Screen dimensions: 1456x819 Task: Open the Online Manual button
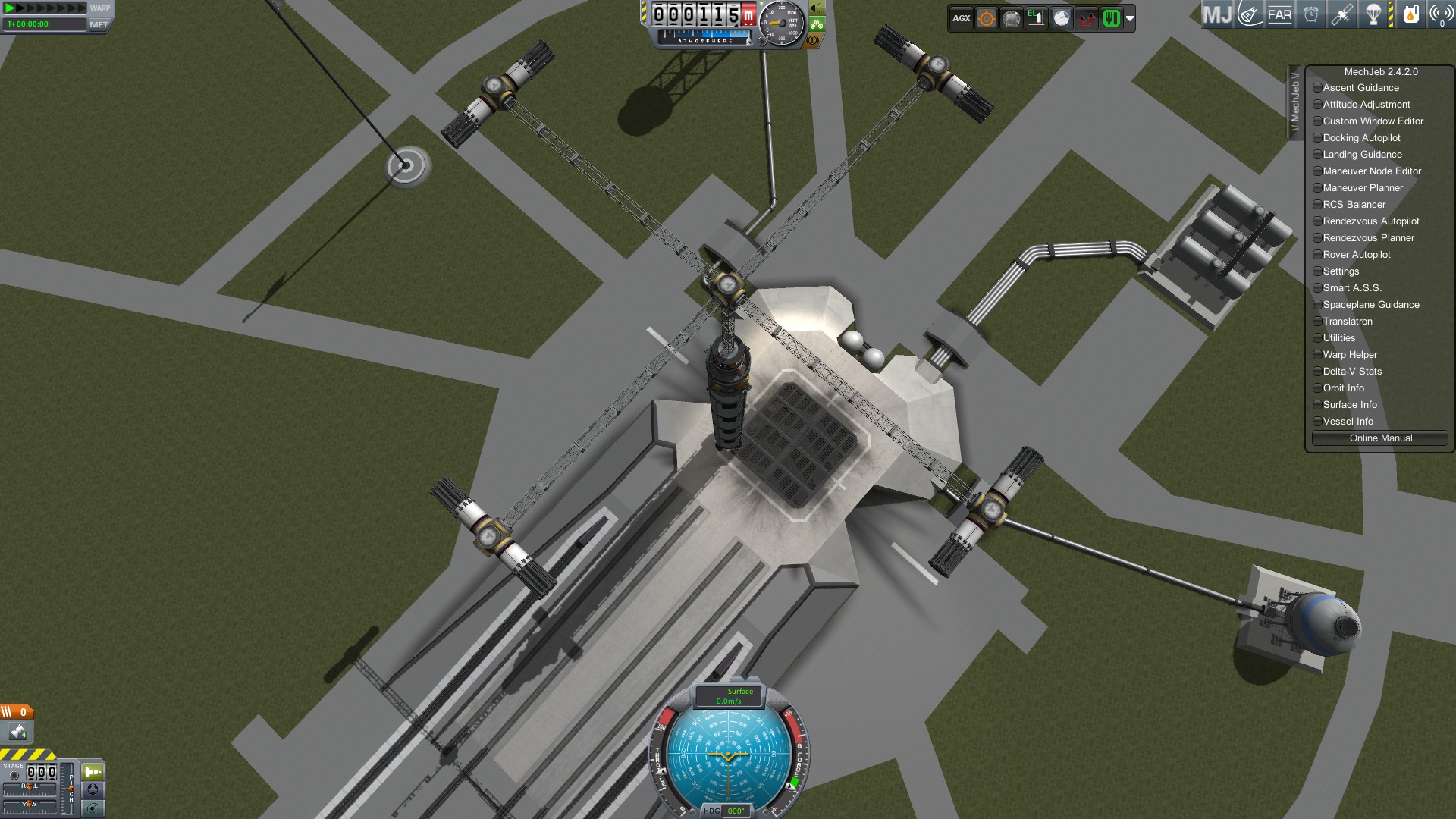1379,438
